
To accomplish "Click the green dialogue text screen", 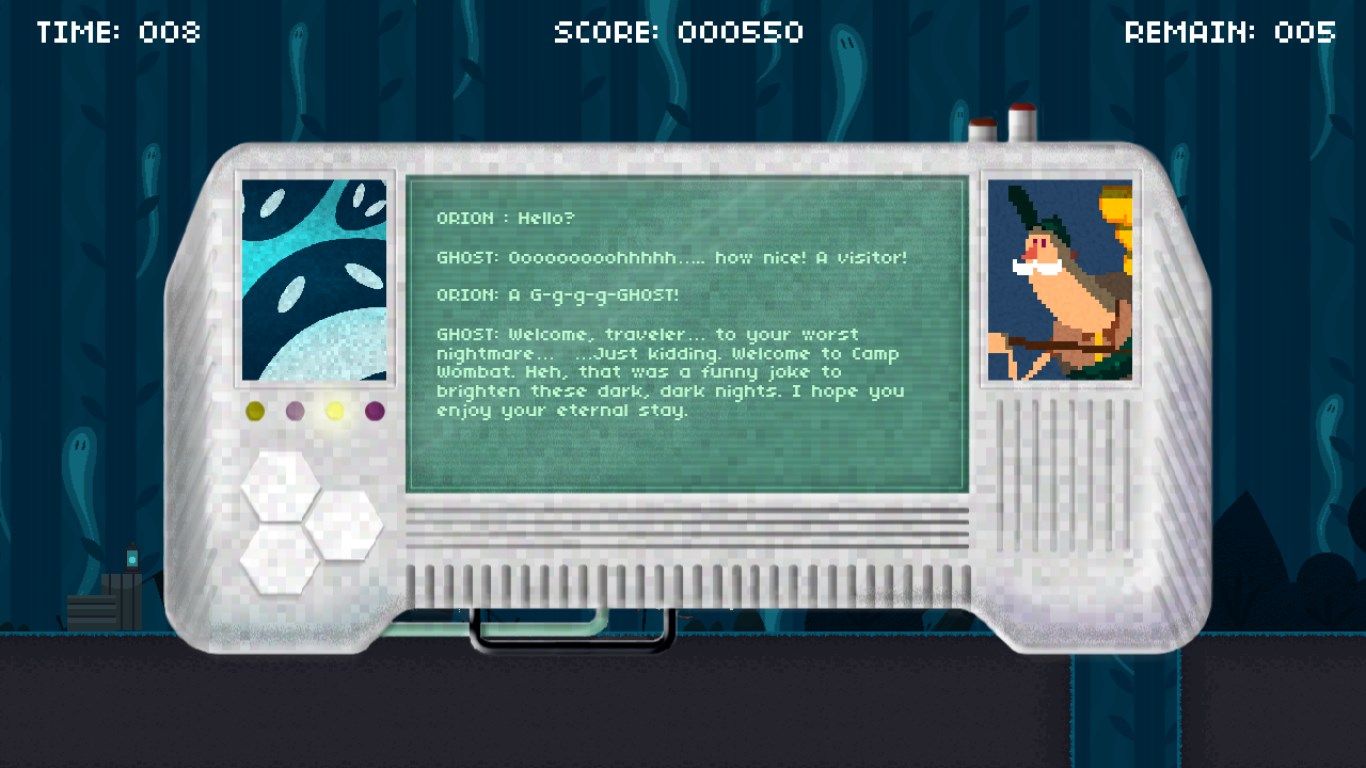I will click(686, 334).
